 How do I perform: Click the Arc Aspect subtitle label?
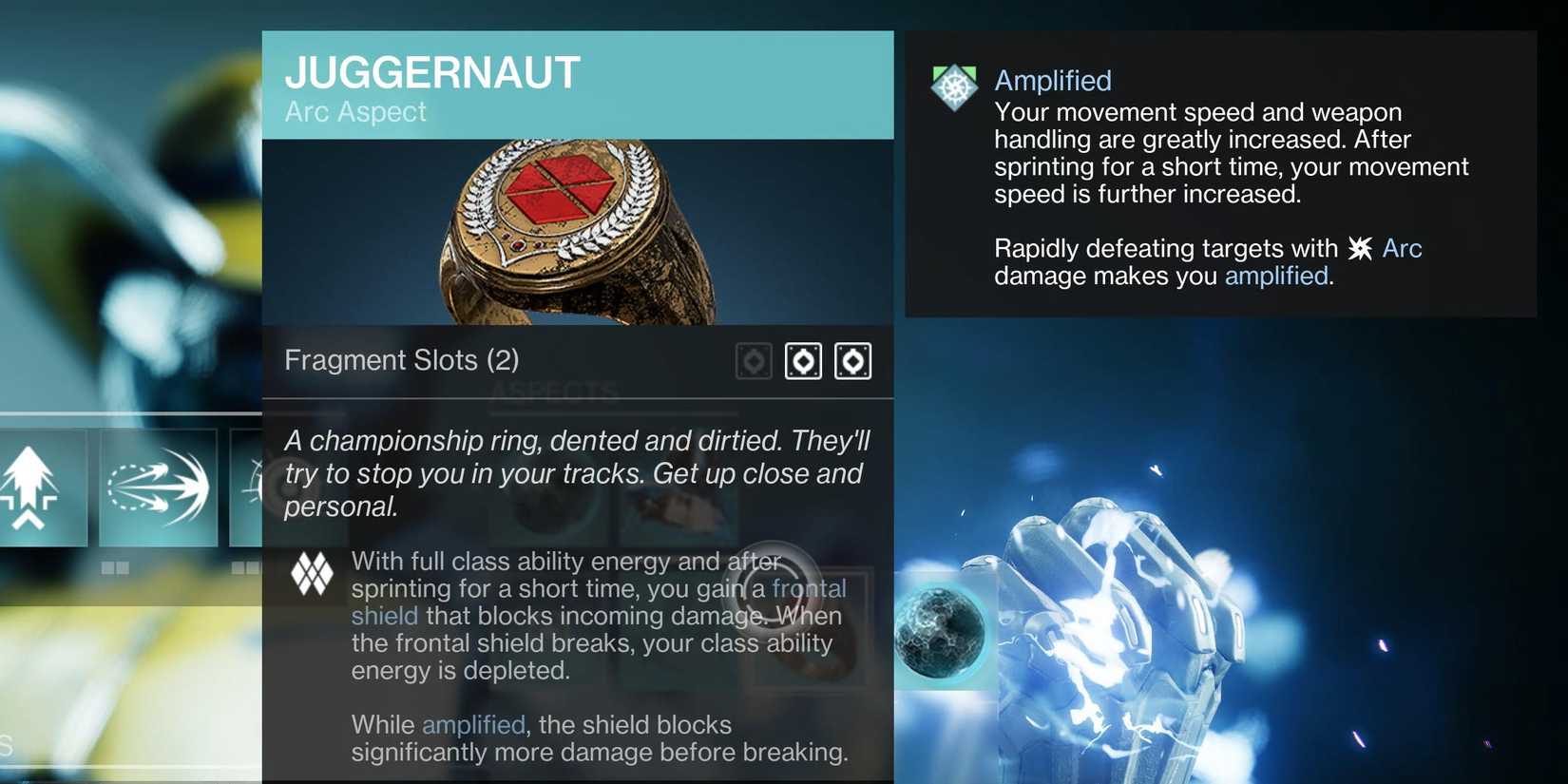(355, 111)
